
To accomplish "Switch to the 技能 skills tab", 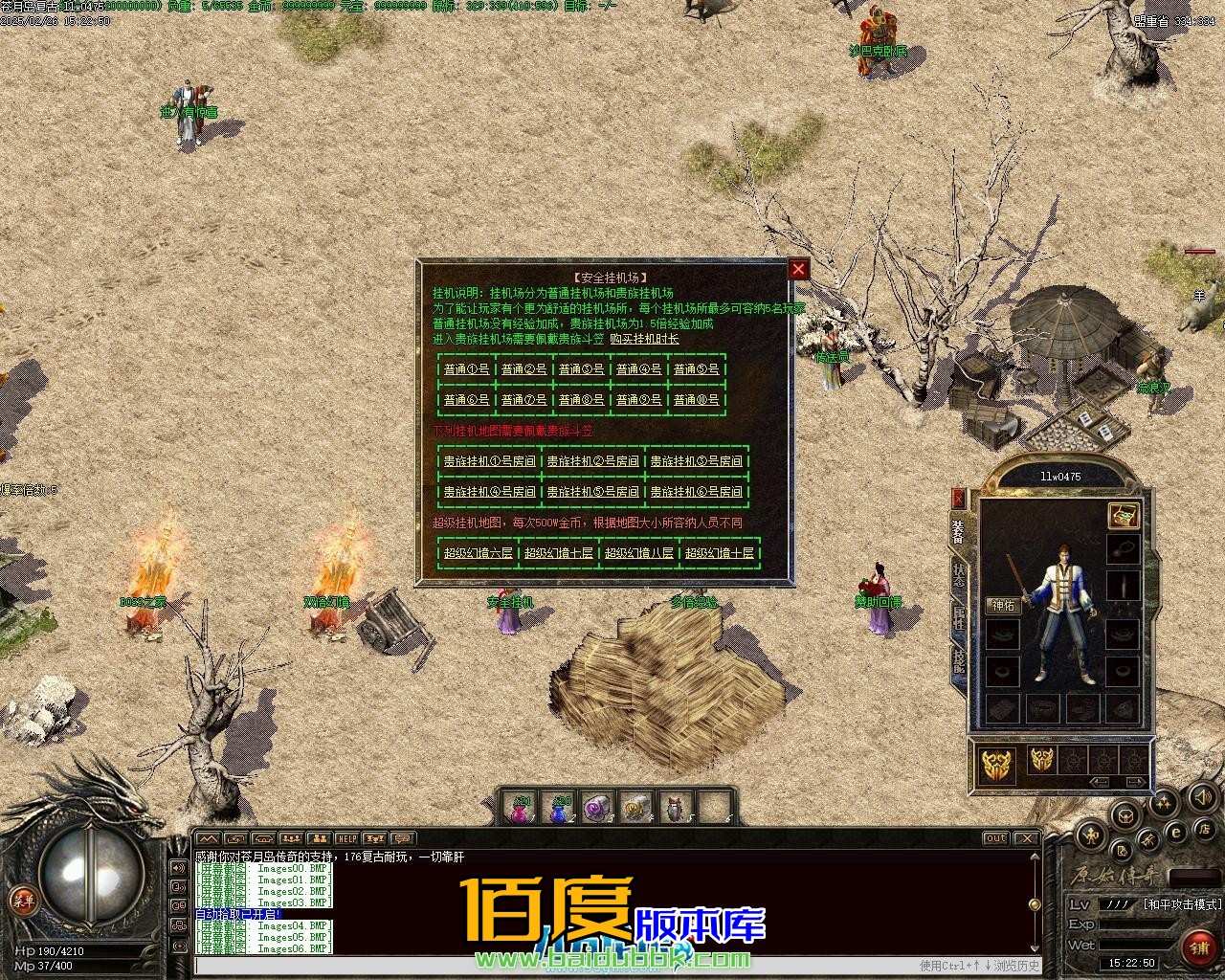I will [961, 658].
